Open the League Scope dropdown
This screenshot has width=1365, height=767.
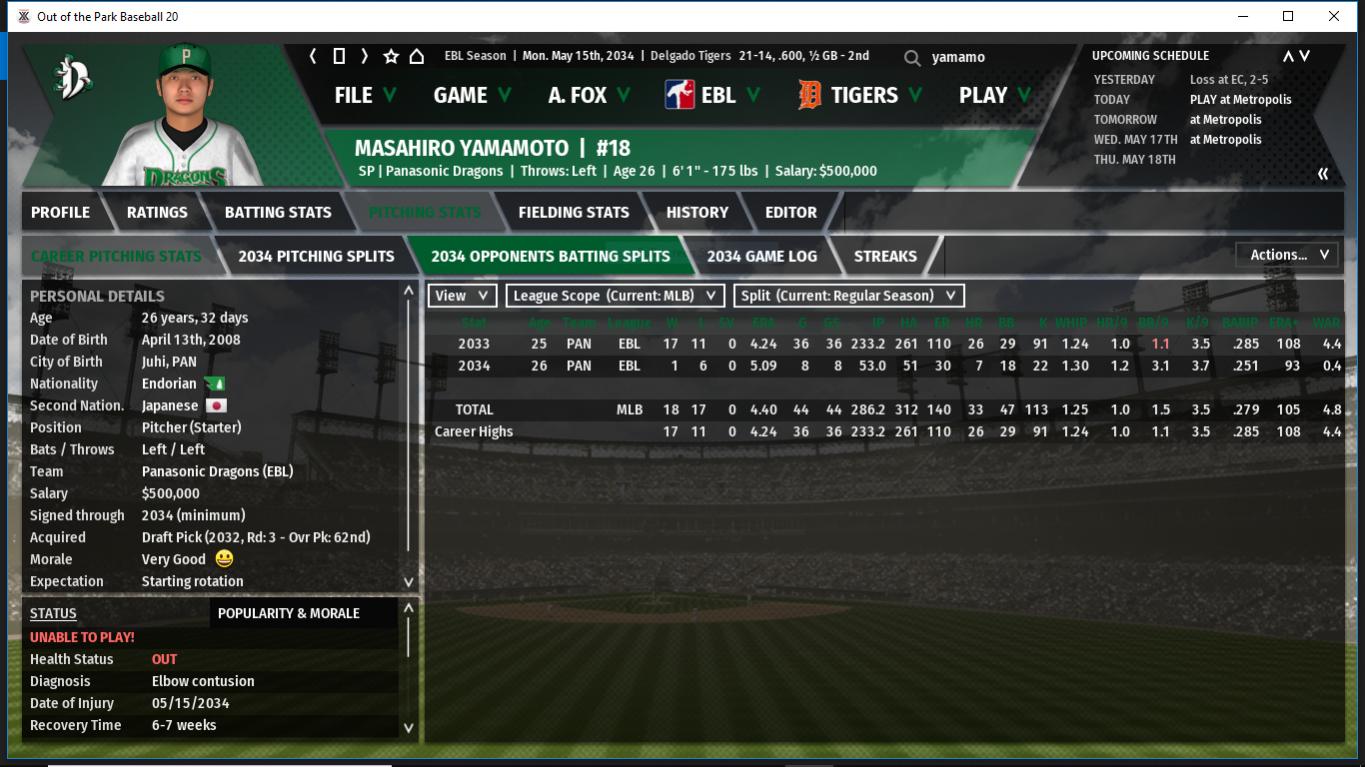coord(615,296)
